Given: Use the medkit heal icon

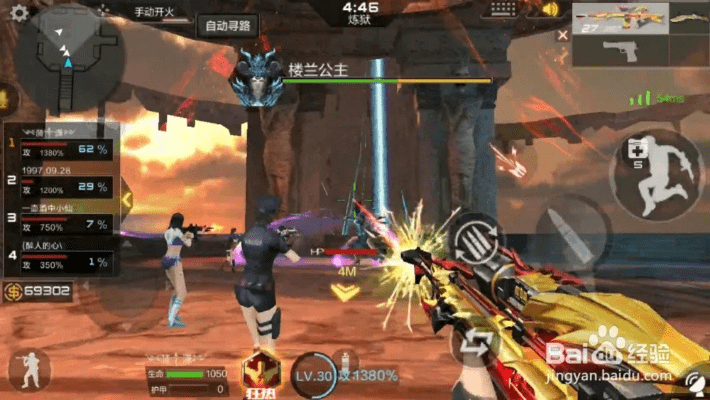Looking at the screenshot, I should (x=636, y=153).
